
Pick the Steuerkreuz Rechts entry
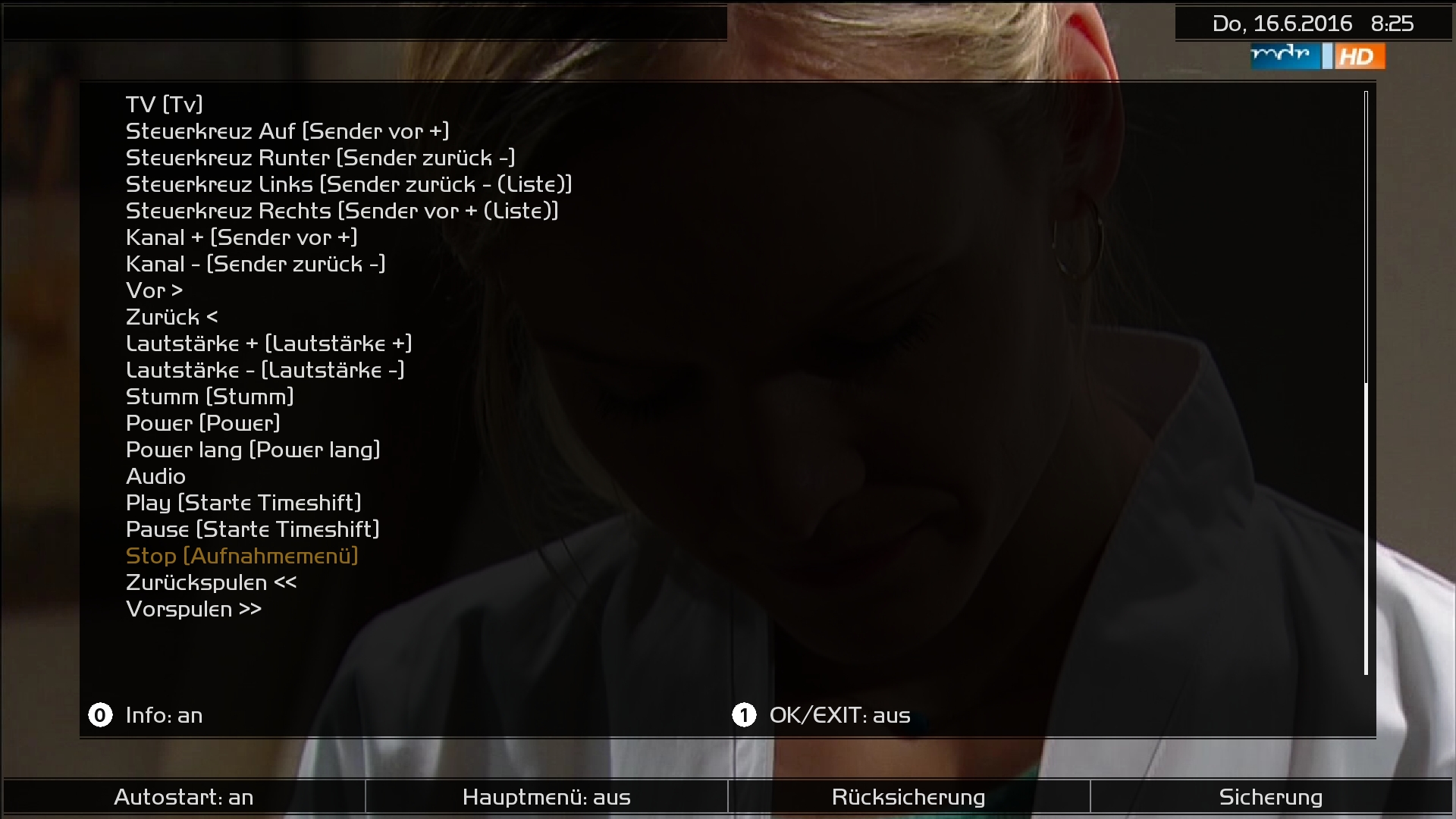(342, 211)
